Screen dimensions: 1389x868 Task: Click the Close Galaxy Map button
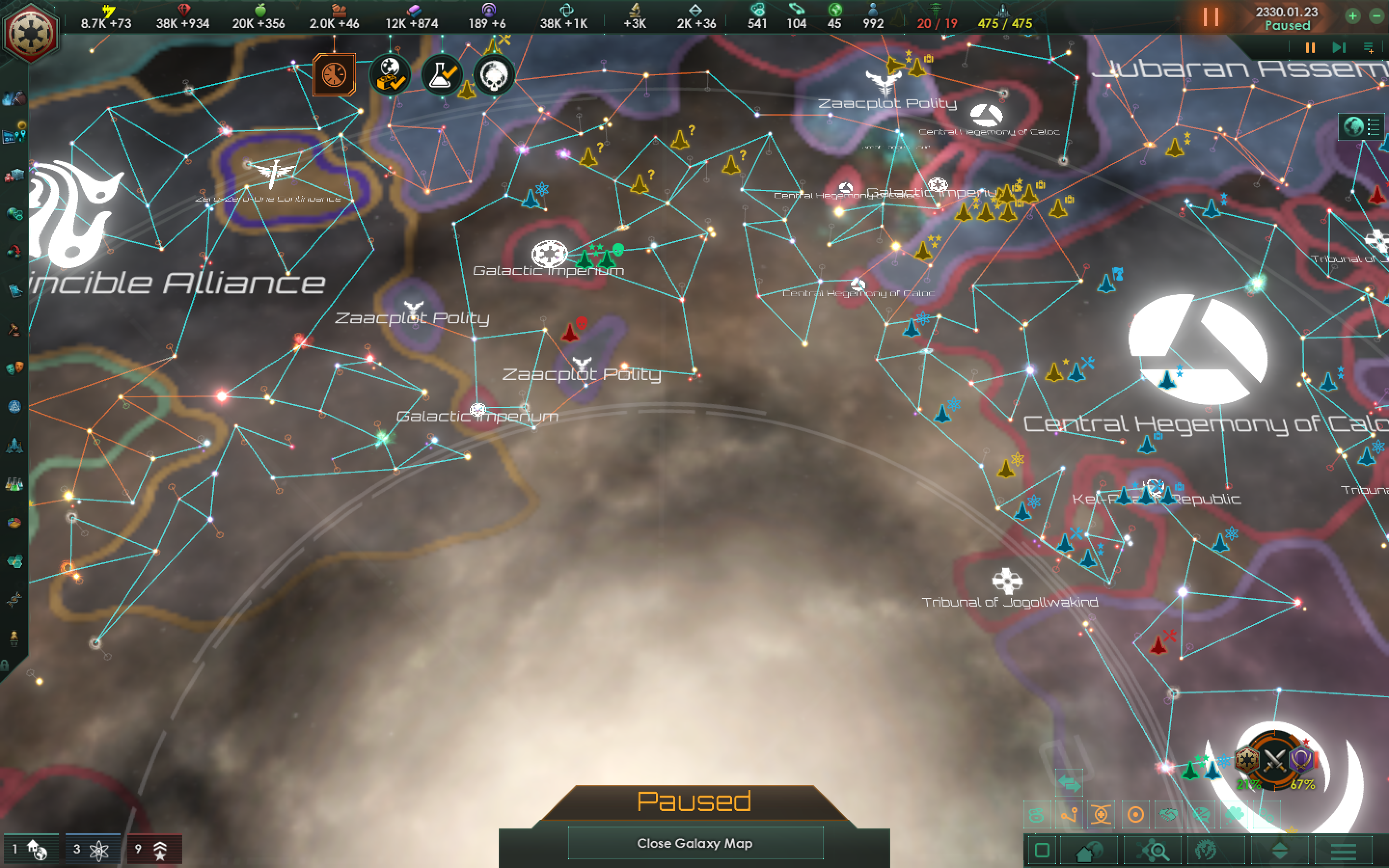[x=694, y=843]
